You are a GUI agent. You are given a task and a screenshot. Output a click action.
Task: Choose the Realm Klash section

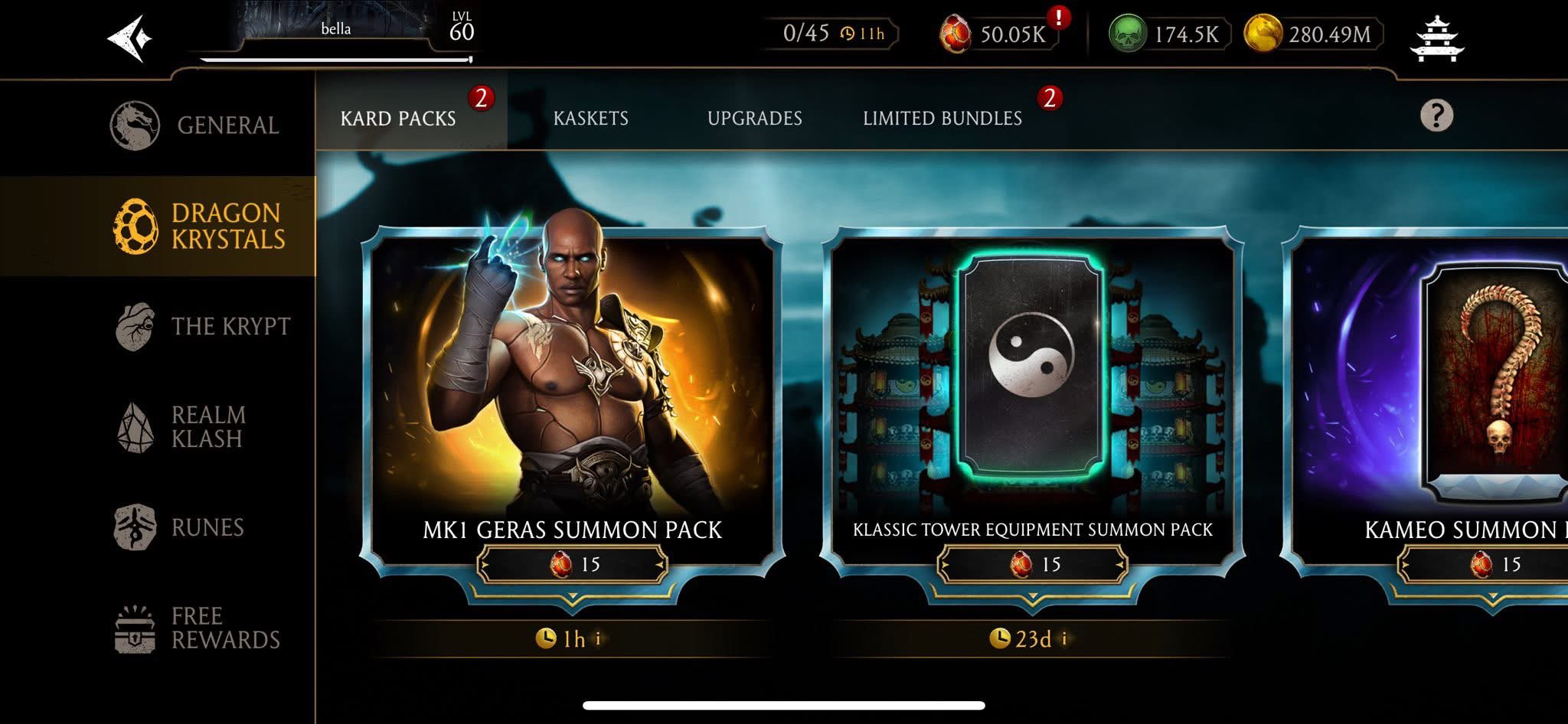pyautogui.click(x=184, y=426)
